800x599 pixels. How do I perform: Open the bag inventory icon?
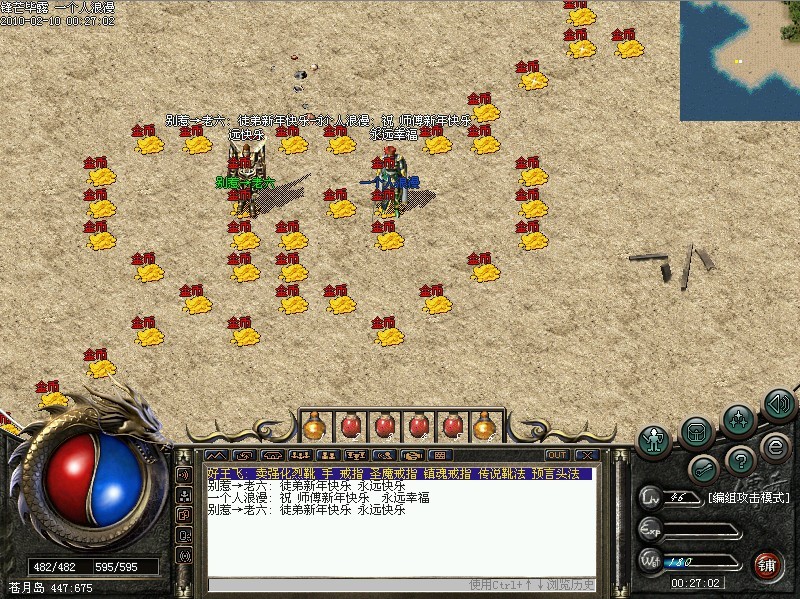pyautogui.click(x=697, y=431)
